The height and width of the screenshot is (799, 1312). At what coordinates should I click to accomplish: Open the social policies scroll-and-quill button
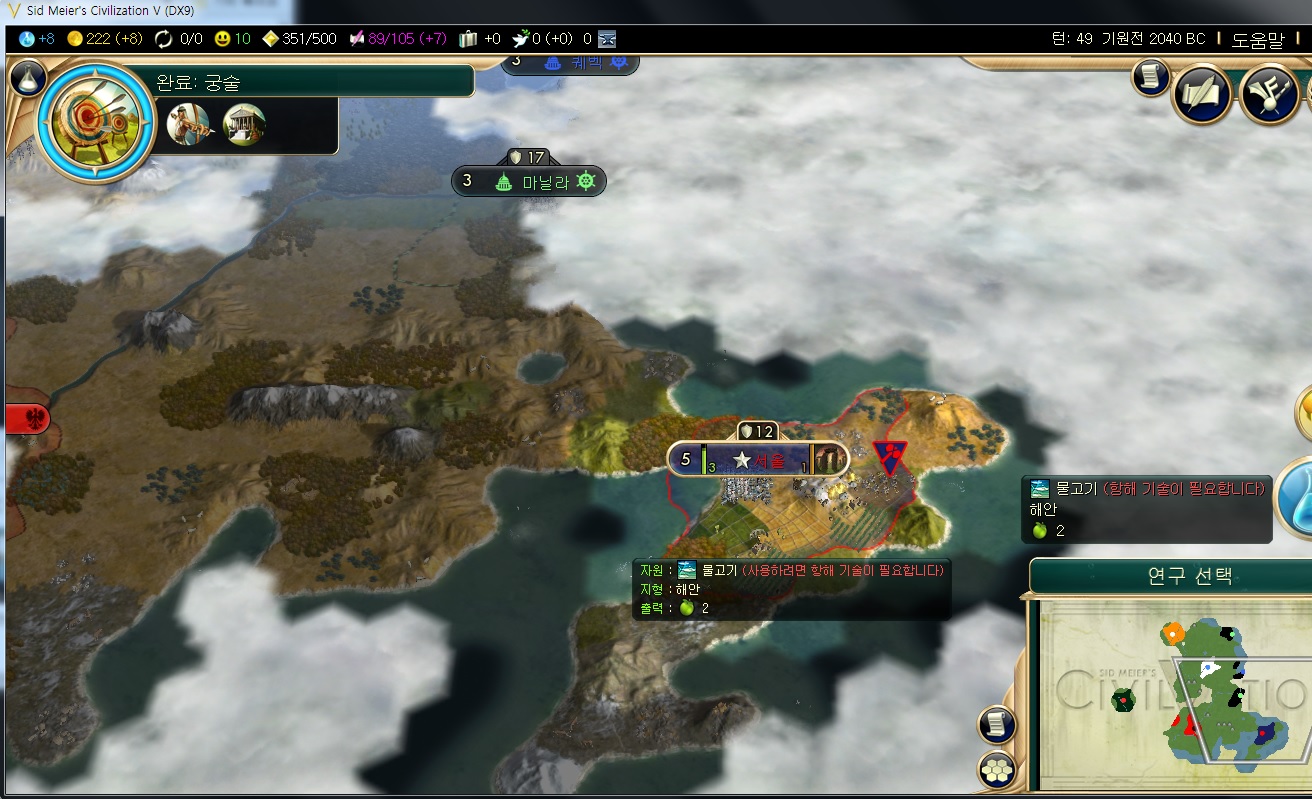click(1201, 94)
